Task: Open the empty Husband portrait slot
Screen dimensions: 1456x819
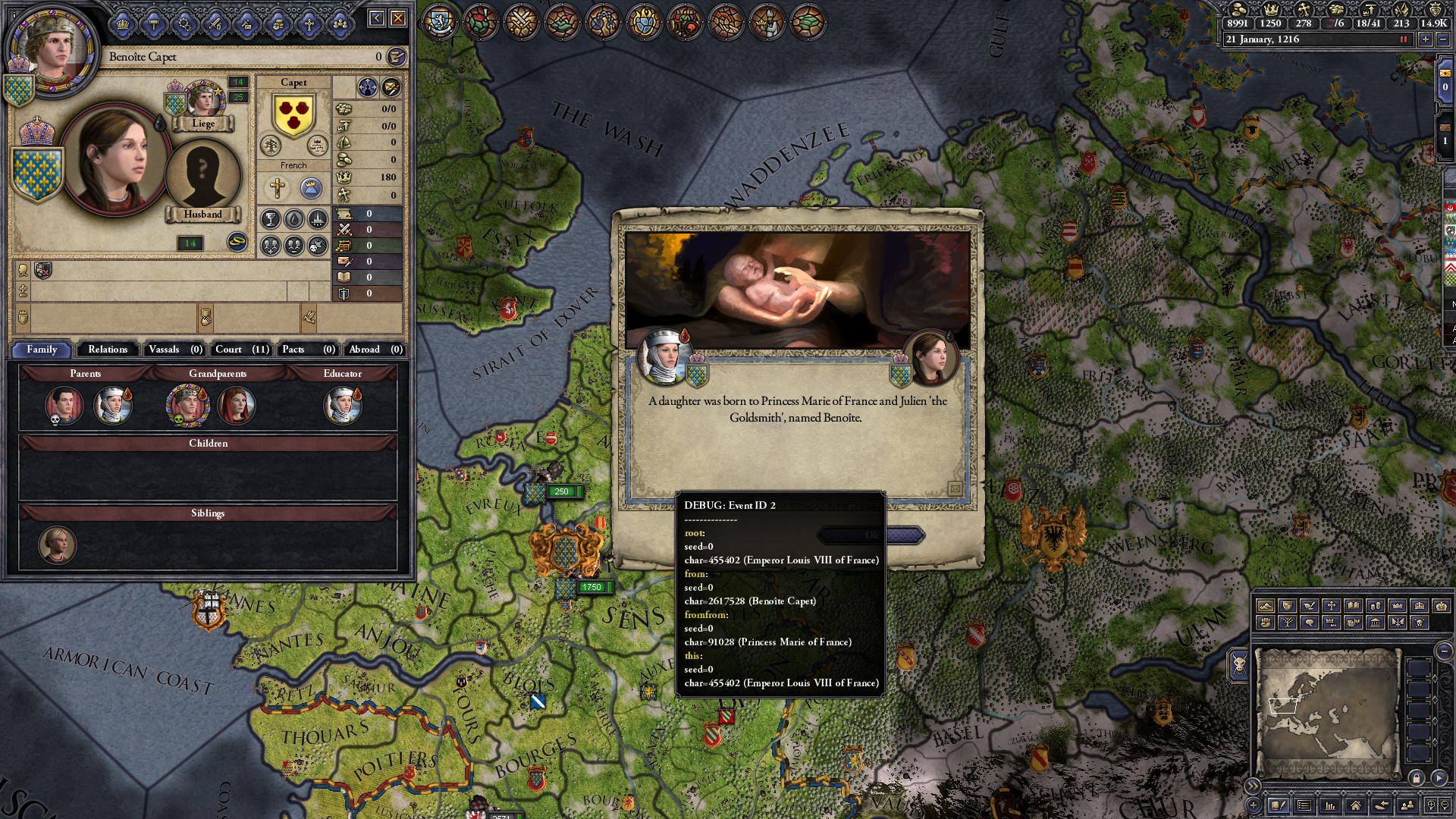Action: [202, 176]
